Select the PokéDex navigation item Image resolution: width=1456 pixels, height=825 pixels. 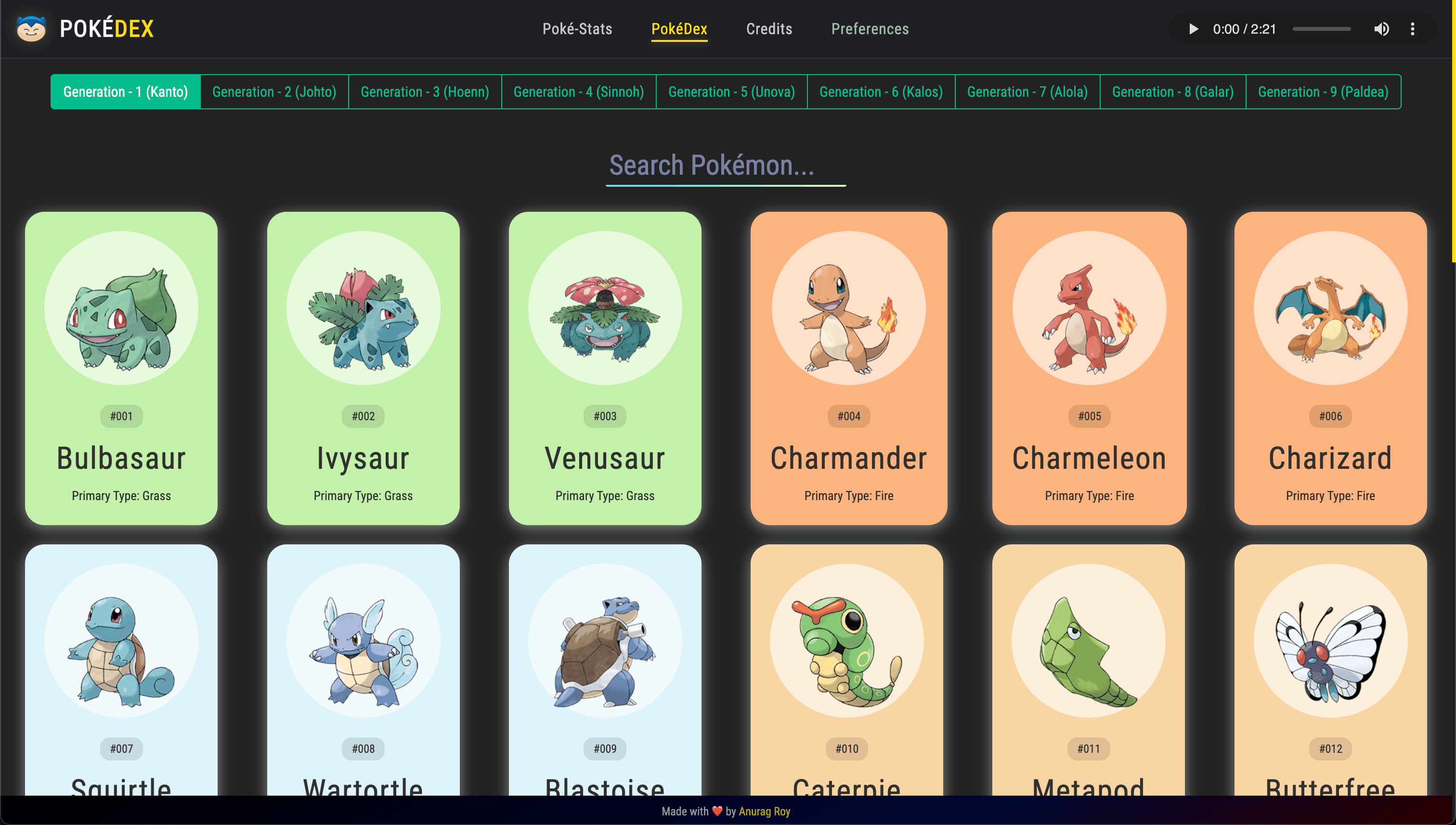tap(679, 29)
